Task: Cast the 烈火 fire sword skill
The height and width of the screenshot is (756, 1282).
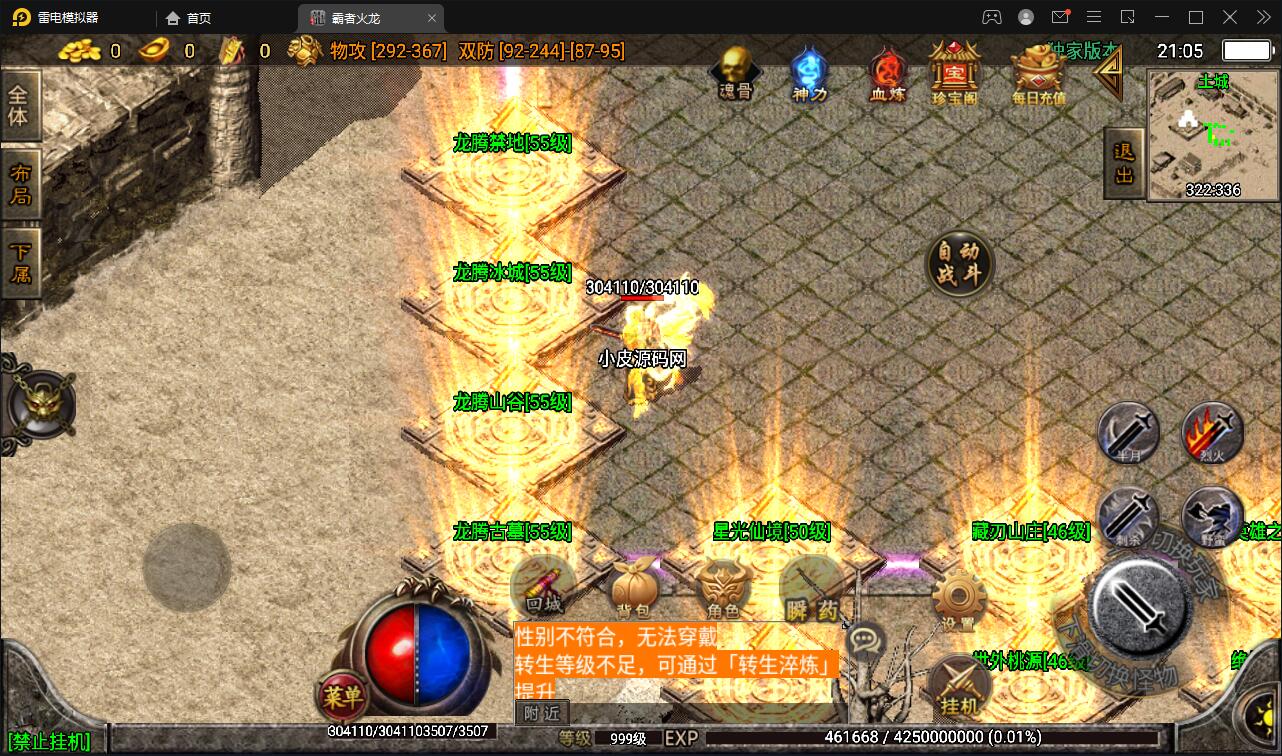Action: [x=1211, y=434]
